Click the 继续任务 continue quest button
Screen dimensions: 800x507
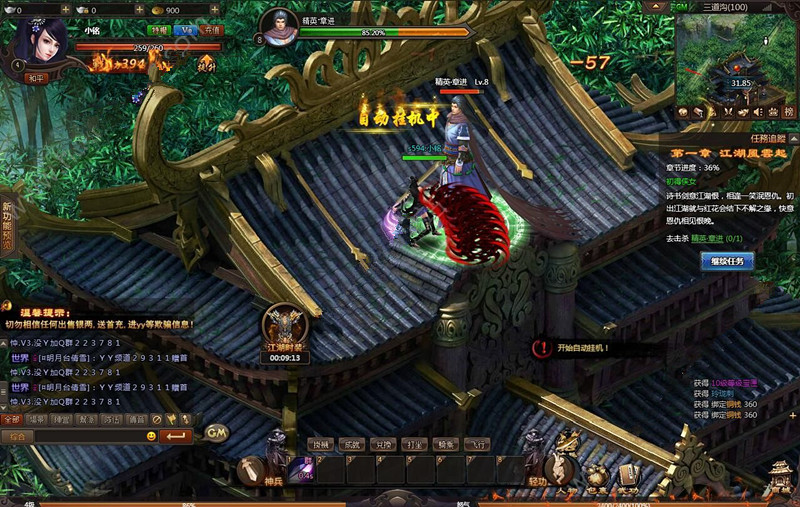[x=726, y=261]
